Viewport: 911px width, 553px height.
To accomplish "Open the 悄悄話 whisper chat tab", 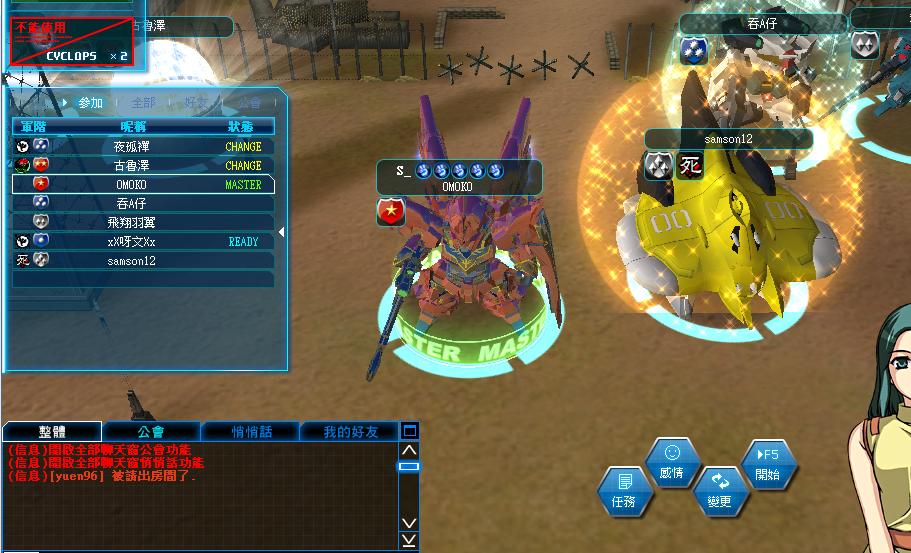I will [251, 431].
